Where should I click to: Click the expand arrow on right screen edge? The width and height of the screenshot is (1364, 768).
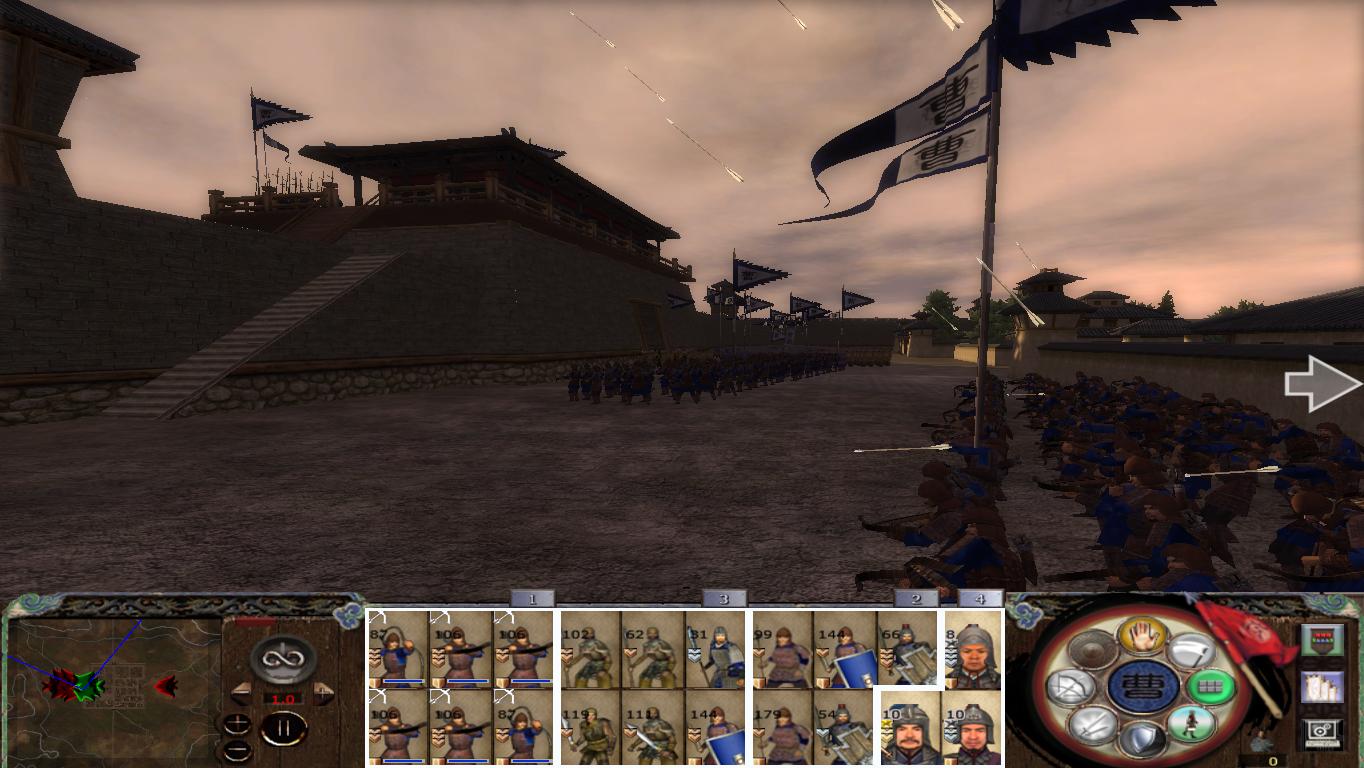click(1322, 383)
